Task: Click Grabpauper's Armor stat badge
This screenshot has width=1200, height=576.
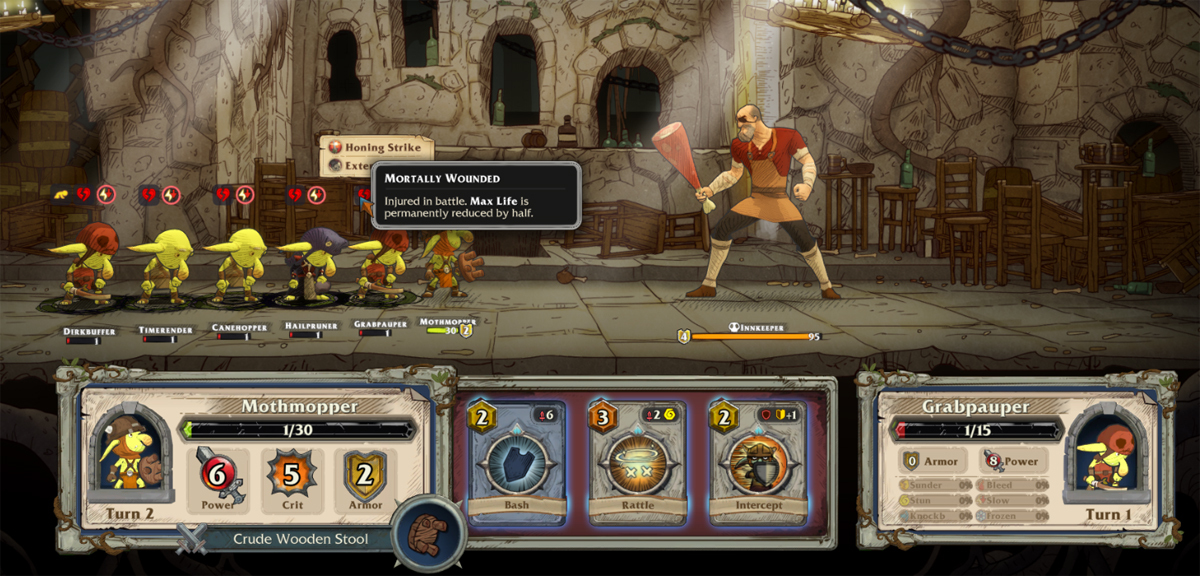Action: pos(932,461)
